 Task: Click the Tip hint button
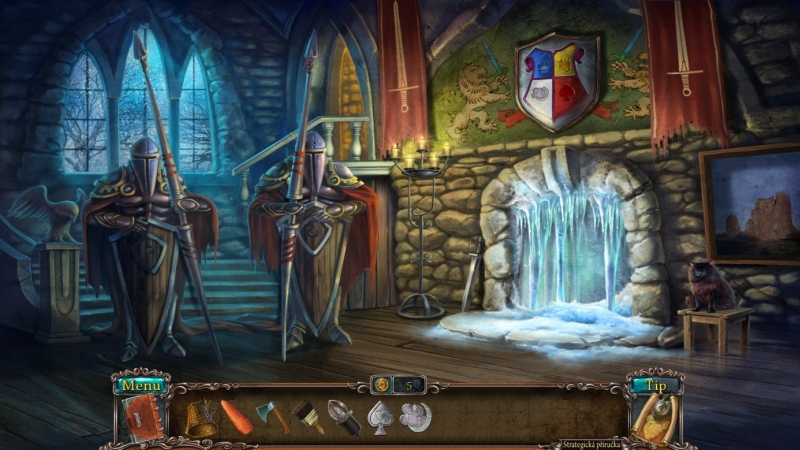[x=655, y=385]
